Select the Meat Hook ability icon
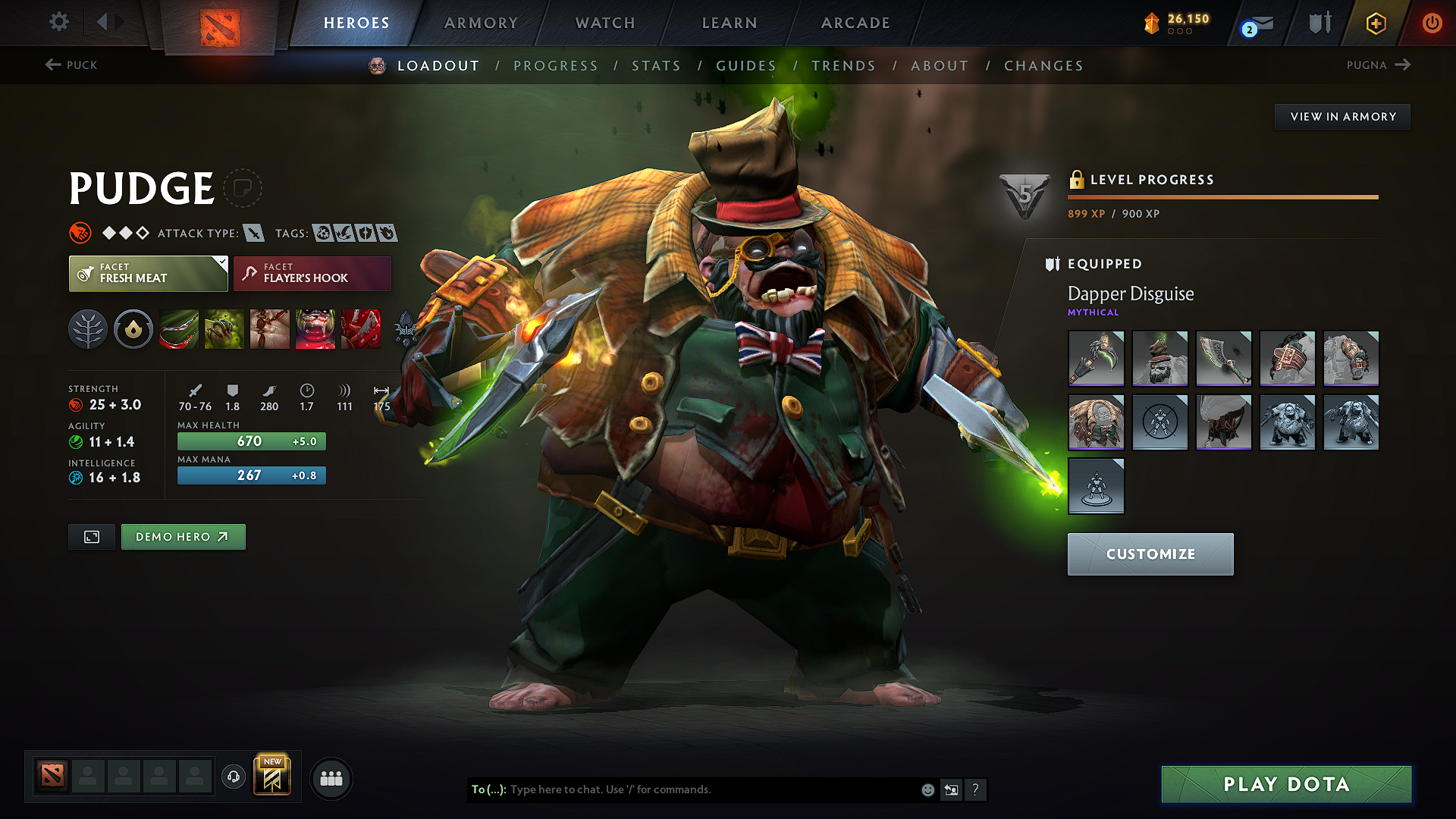 coord(179,329)
